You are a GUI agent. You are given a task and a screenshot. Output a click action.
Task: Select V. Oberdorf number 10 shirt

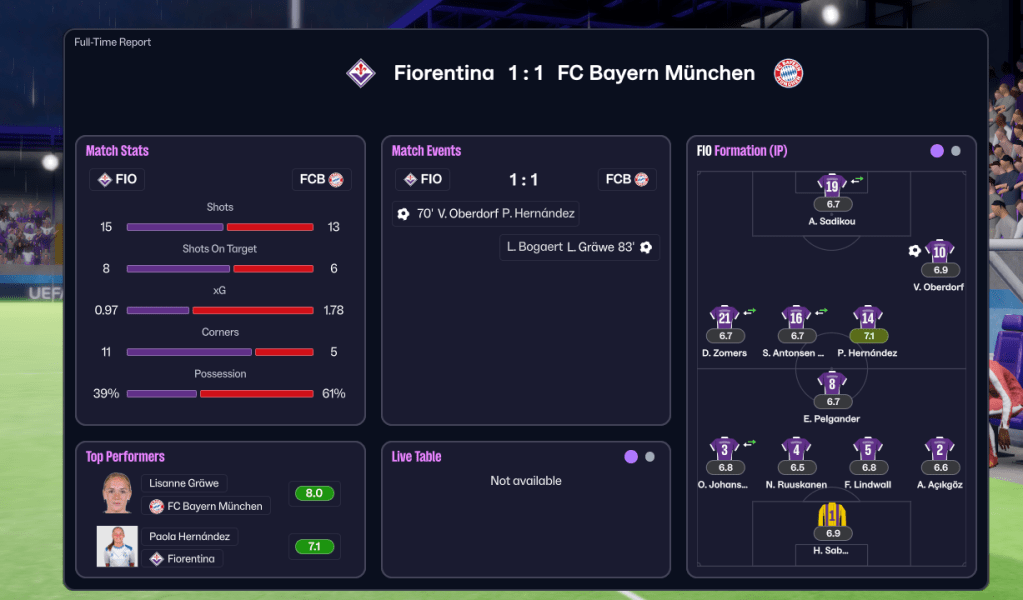click(939, 252)
